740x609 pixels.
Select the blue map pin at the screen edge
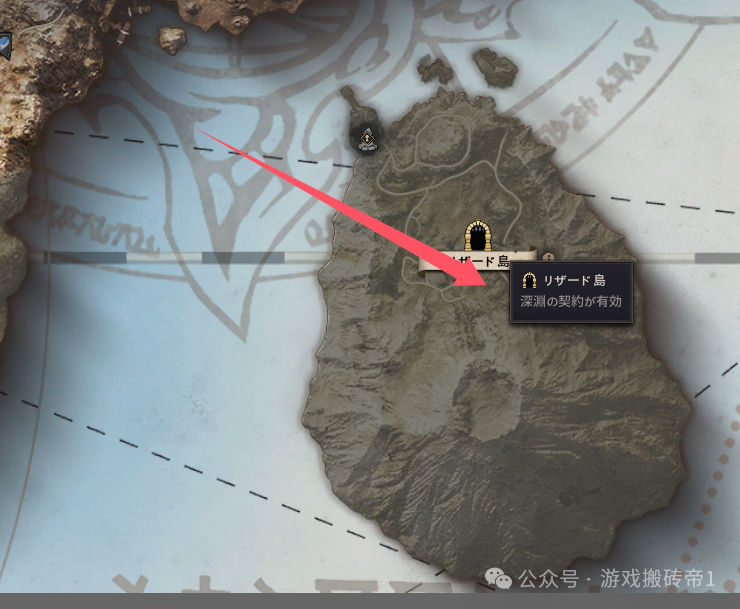tap(5, 44)
